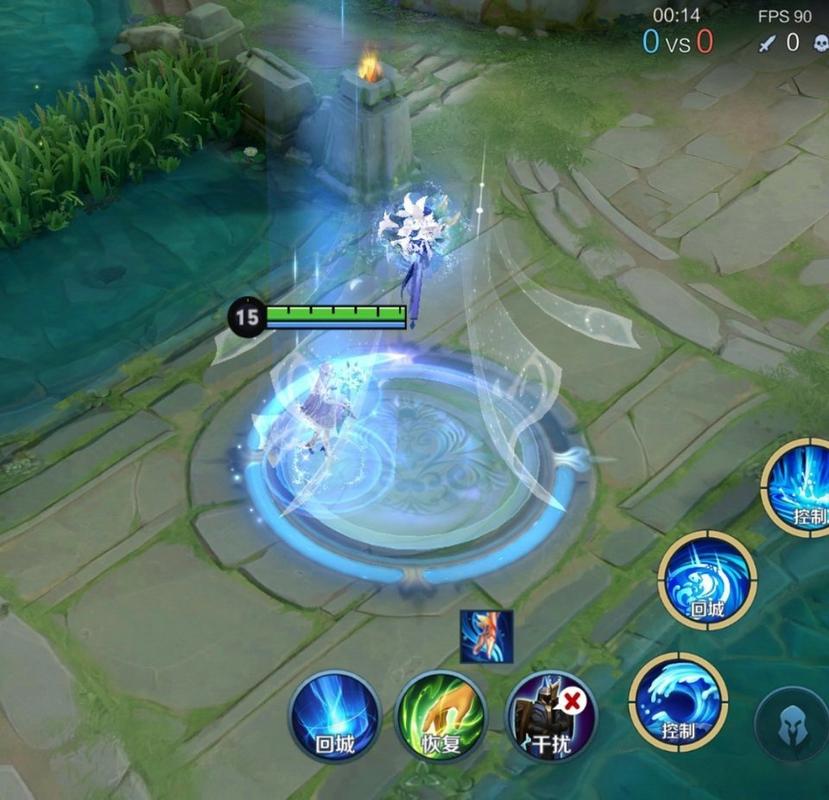Activate the 干扰 knight summoner spell
The image size is (829, 800).
click(551, 716)
